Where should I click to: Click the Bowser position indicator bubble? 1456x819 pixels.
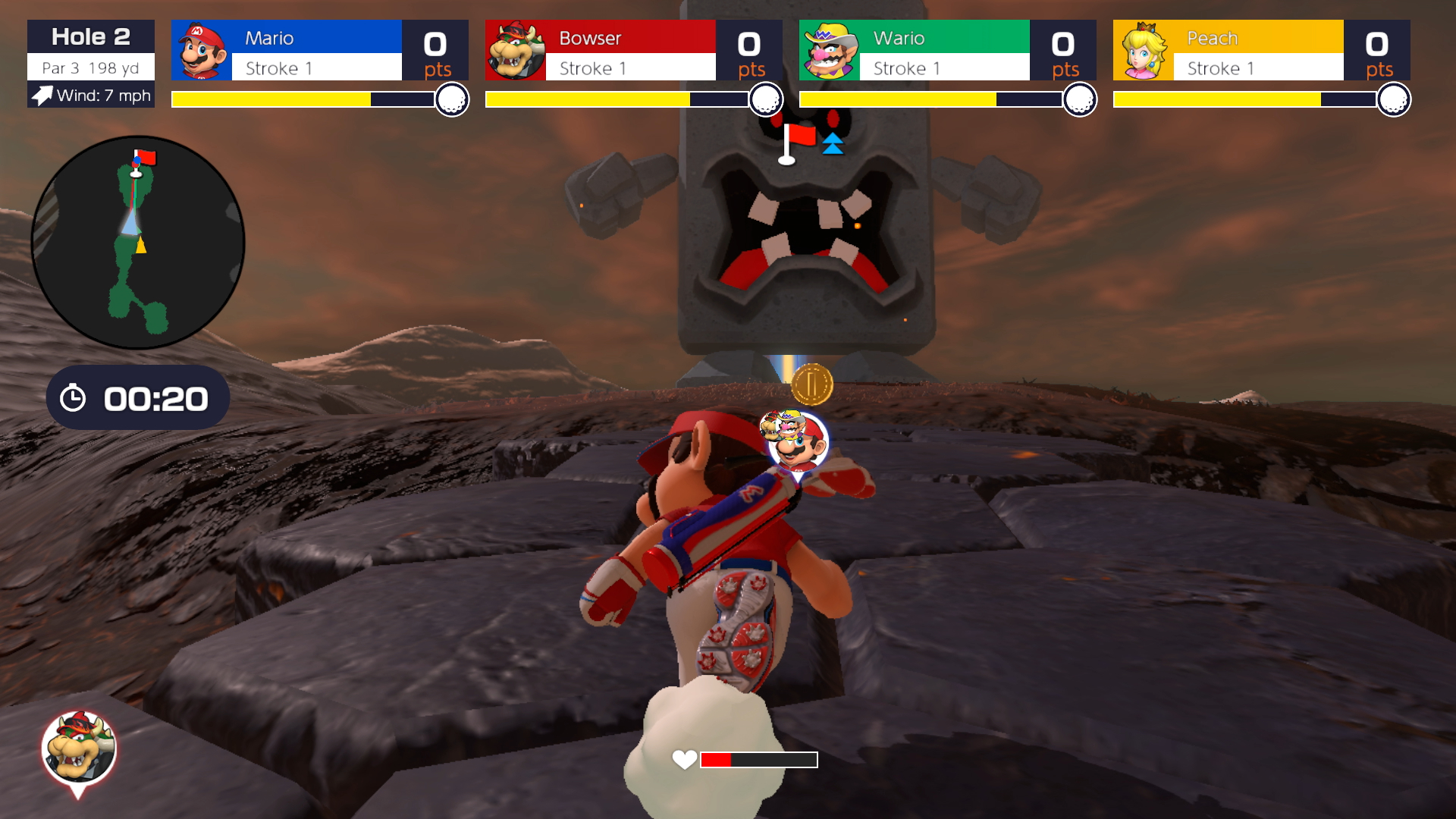pos(78,748)
